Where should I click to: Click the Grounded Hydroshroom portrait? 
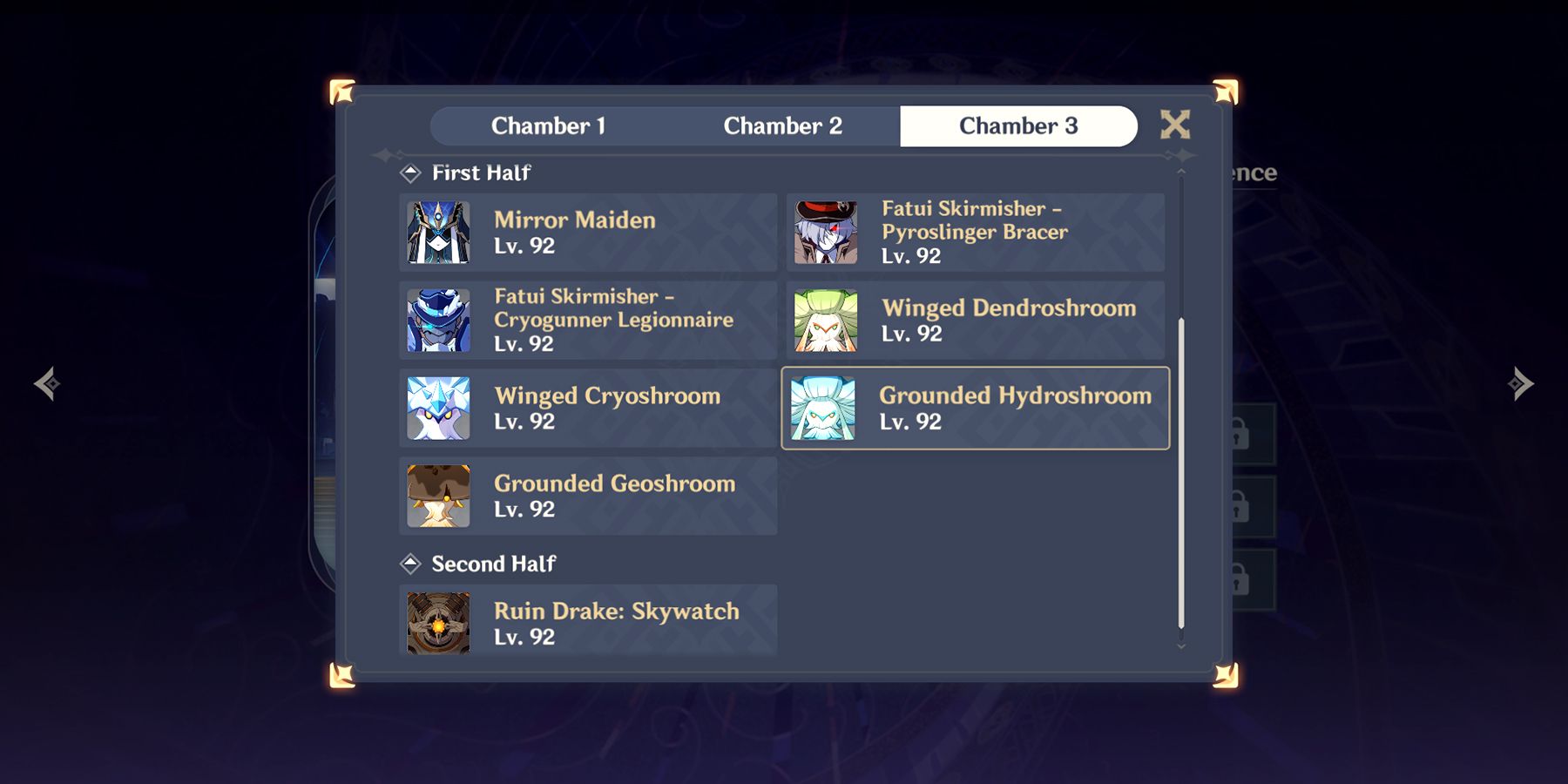[x=823, y=408]
